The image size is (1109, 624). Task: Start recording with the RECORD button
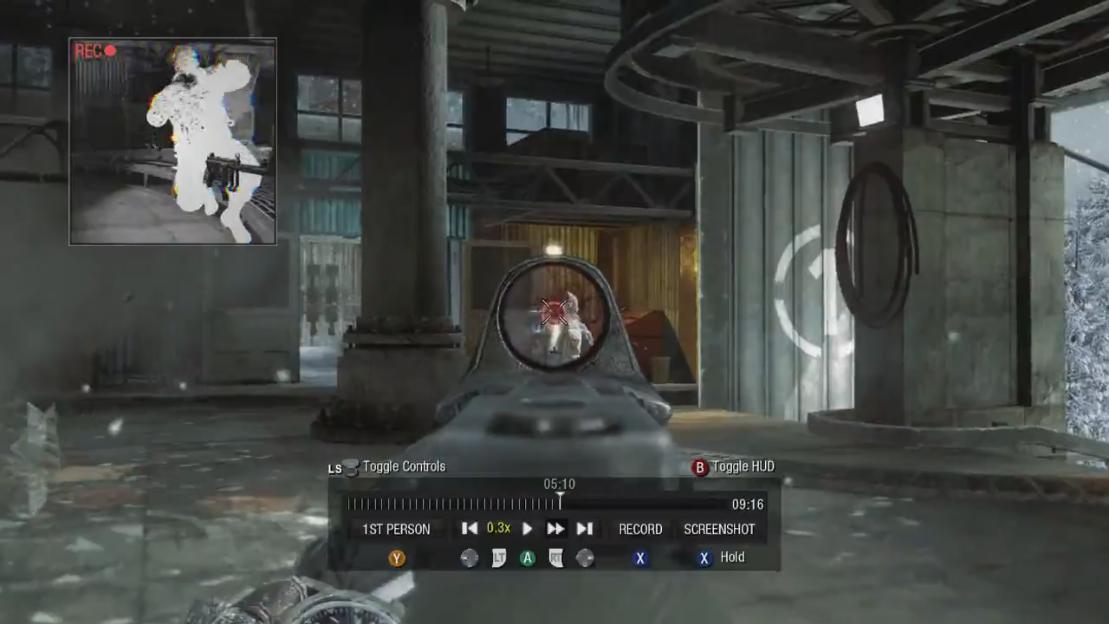(640, 529)
